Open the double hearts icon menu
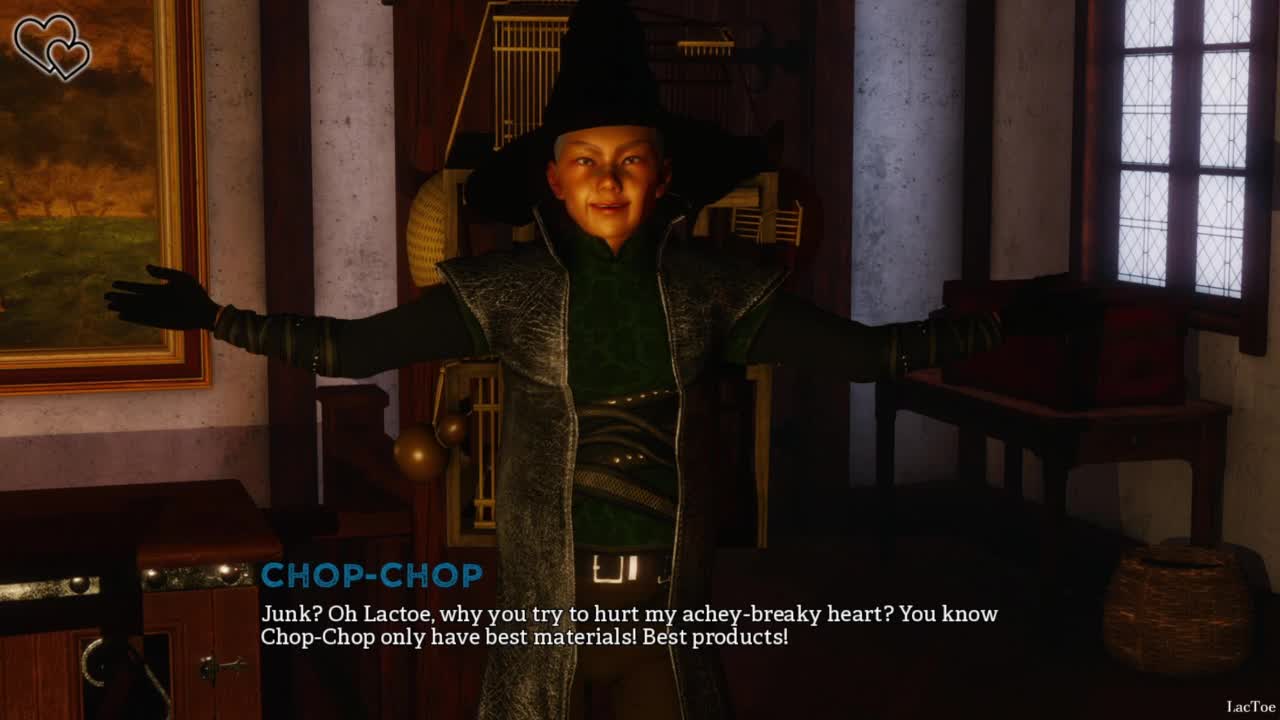 (x=52, y=46)
